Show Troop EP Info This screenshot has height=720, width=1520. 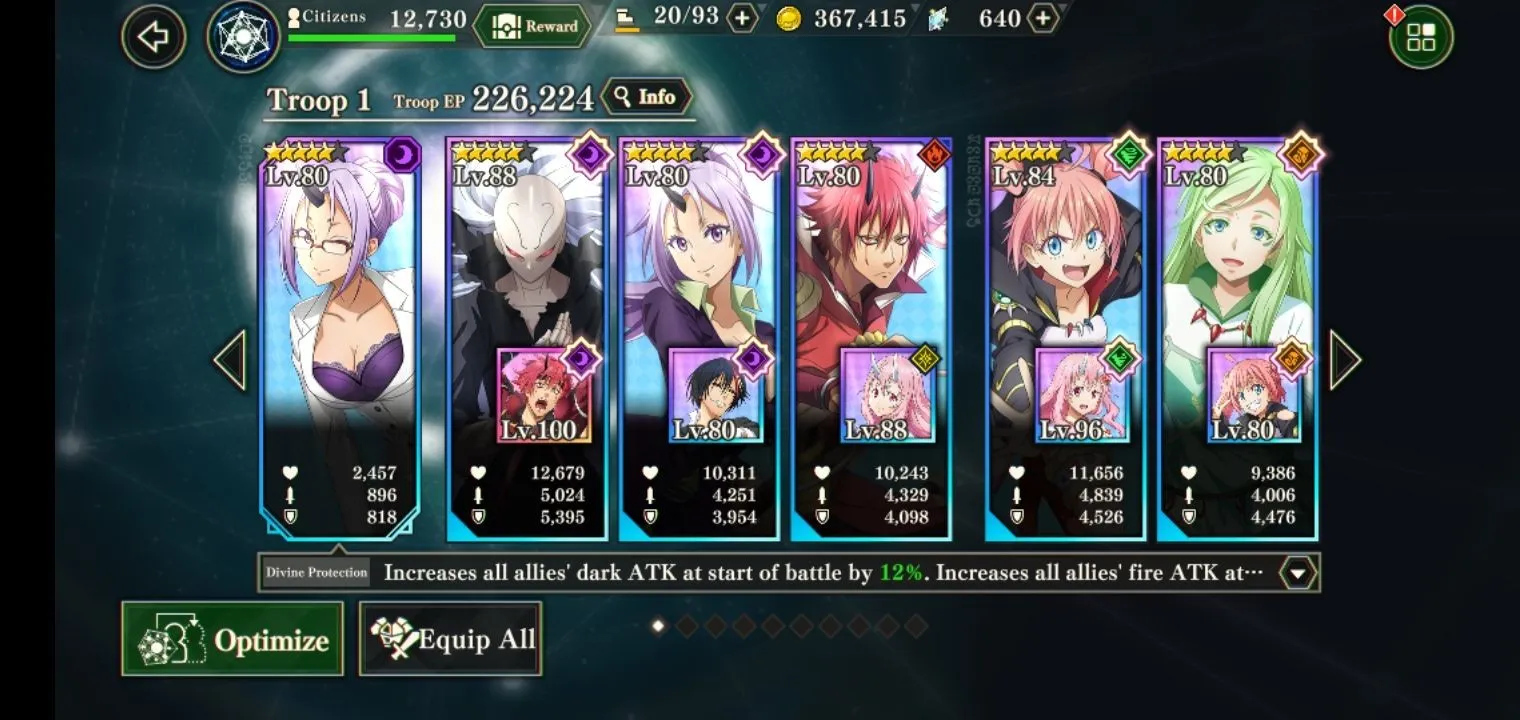coord(646,97)
